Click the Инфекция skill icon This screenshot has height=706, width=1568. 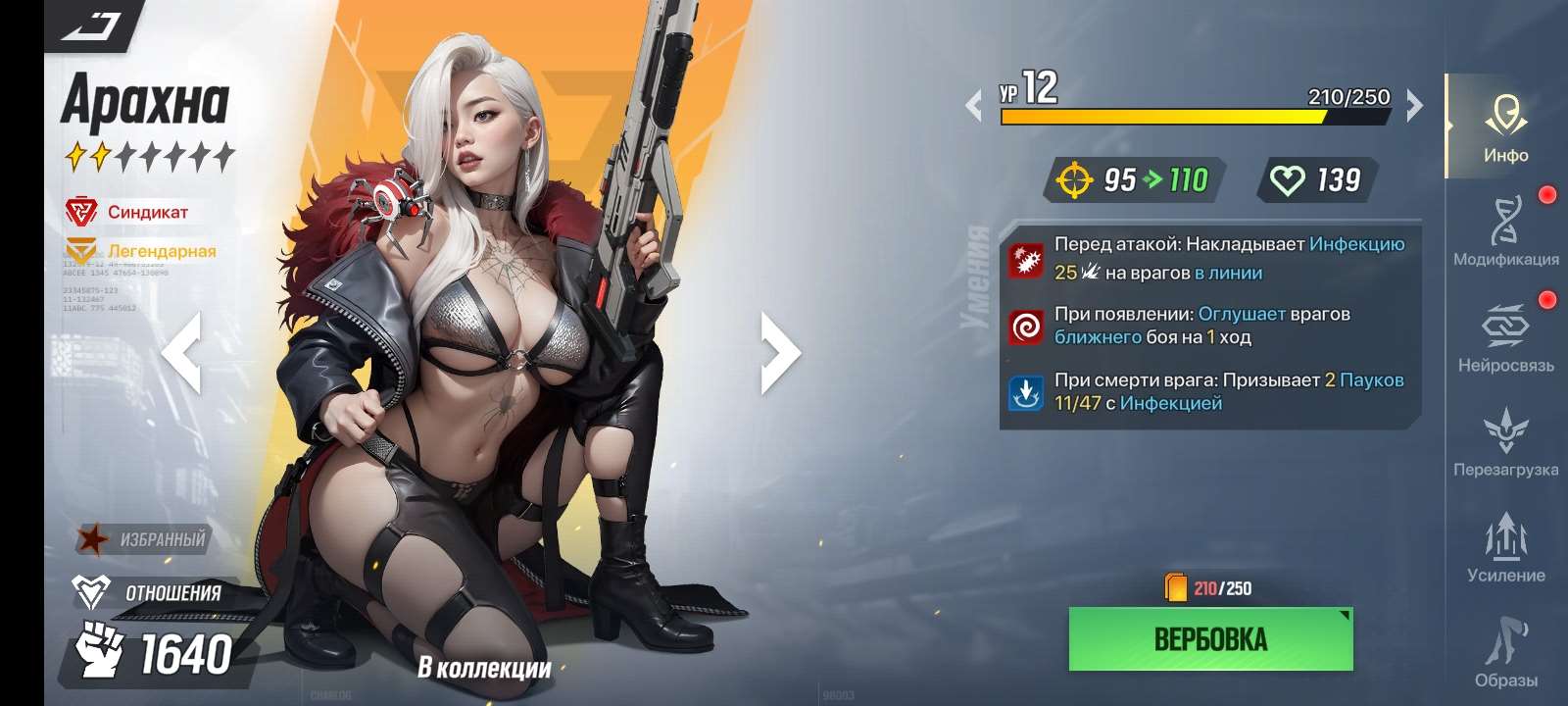1025,257
